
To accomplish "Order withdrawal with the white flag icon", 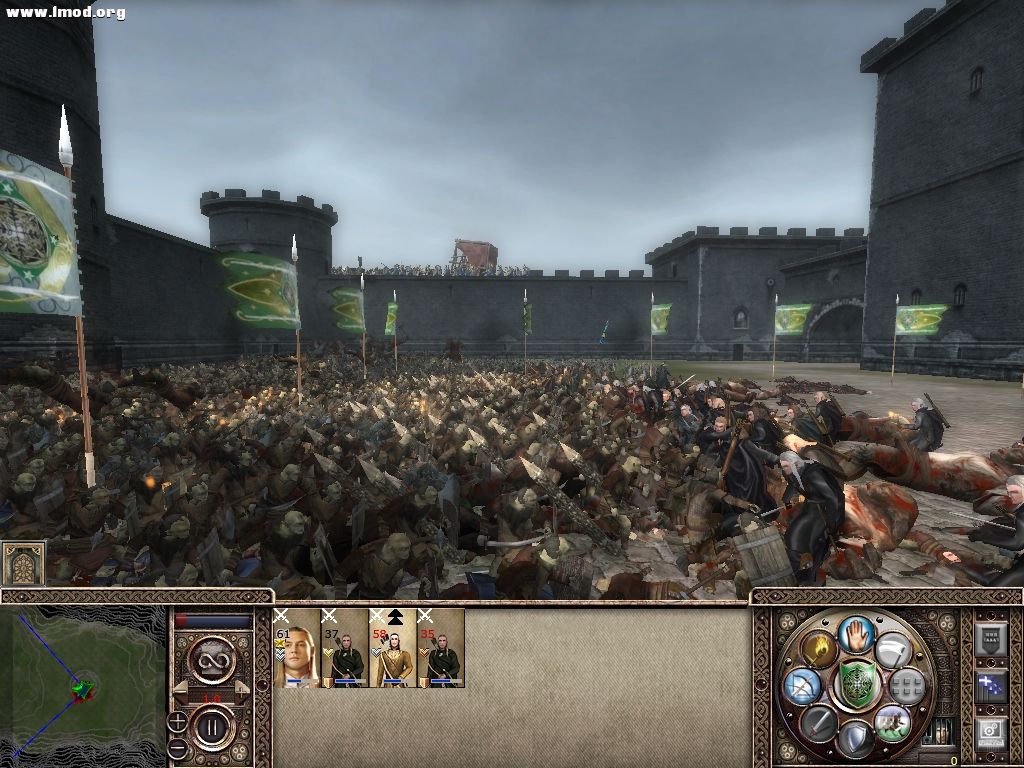I will tap(892, 651).
